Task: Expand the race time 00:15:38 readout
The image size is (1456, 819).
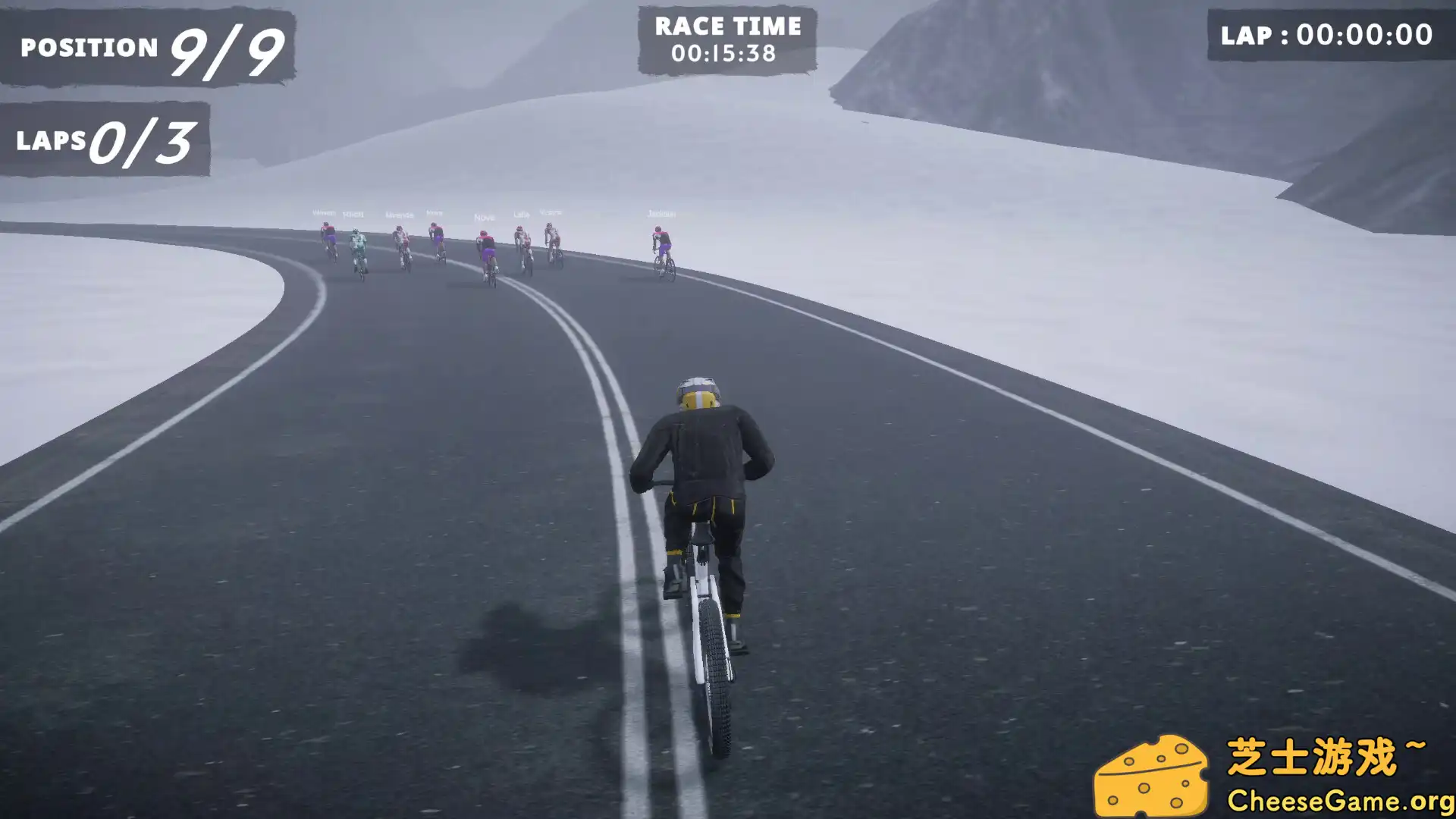Action: [x=725, y=54]
